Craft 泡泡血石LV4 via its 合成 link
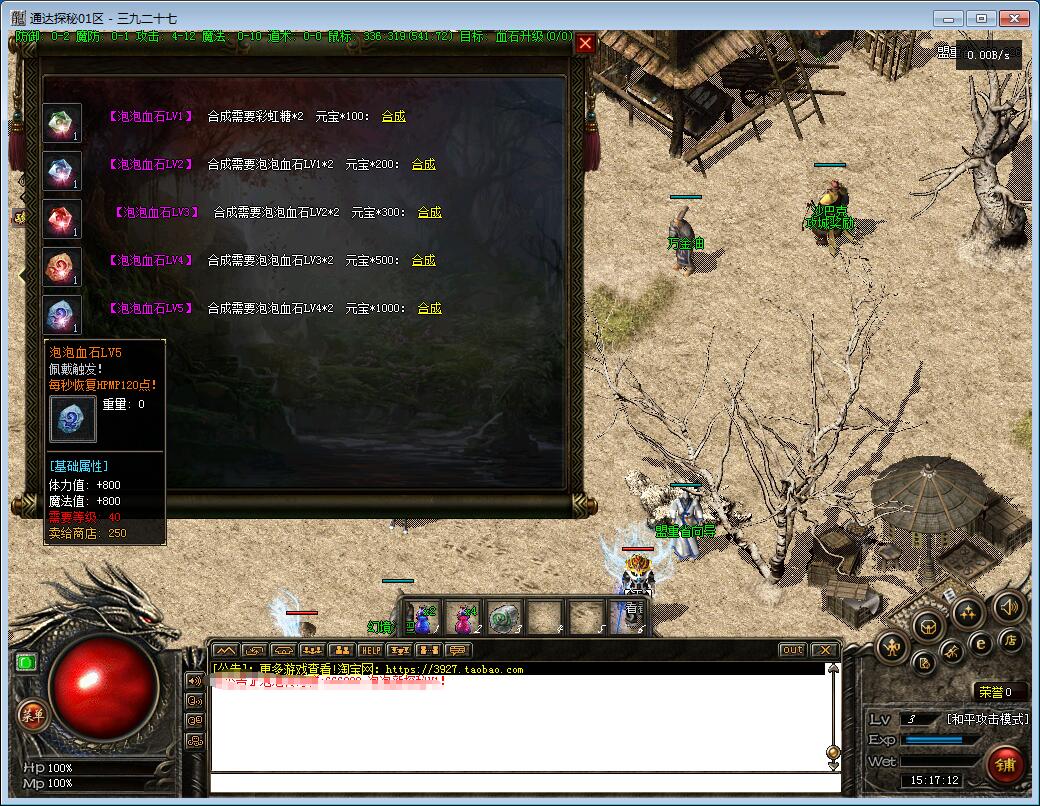 click(424, 260)
